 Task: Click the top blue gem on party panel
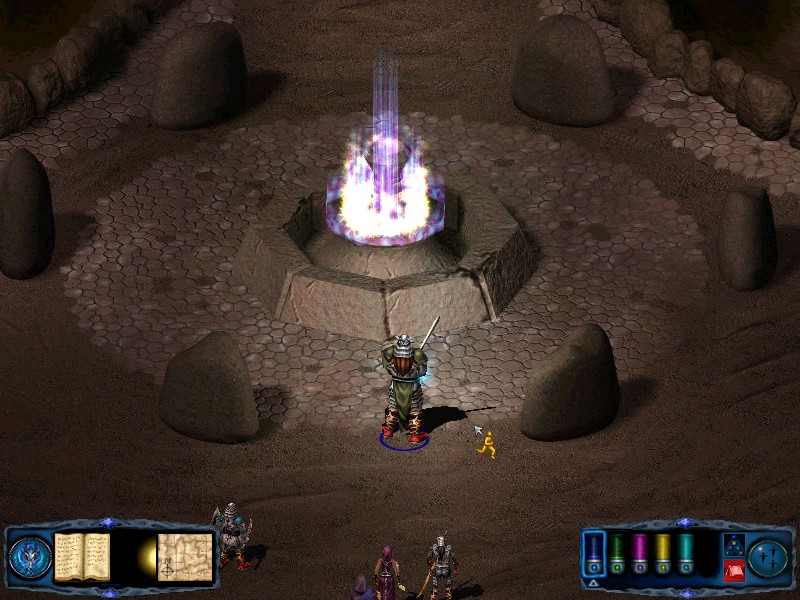click(684, 523)
